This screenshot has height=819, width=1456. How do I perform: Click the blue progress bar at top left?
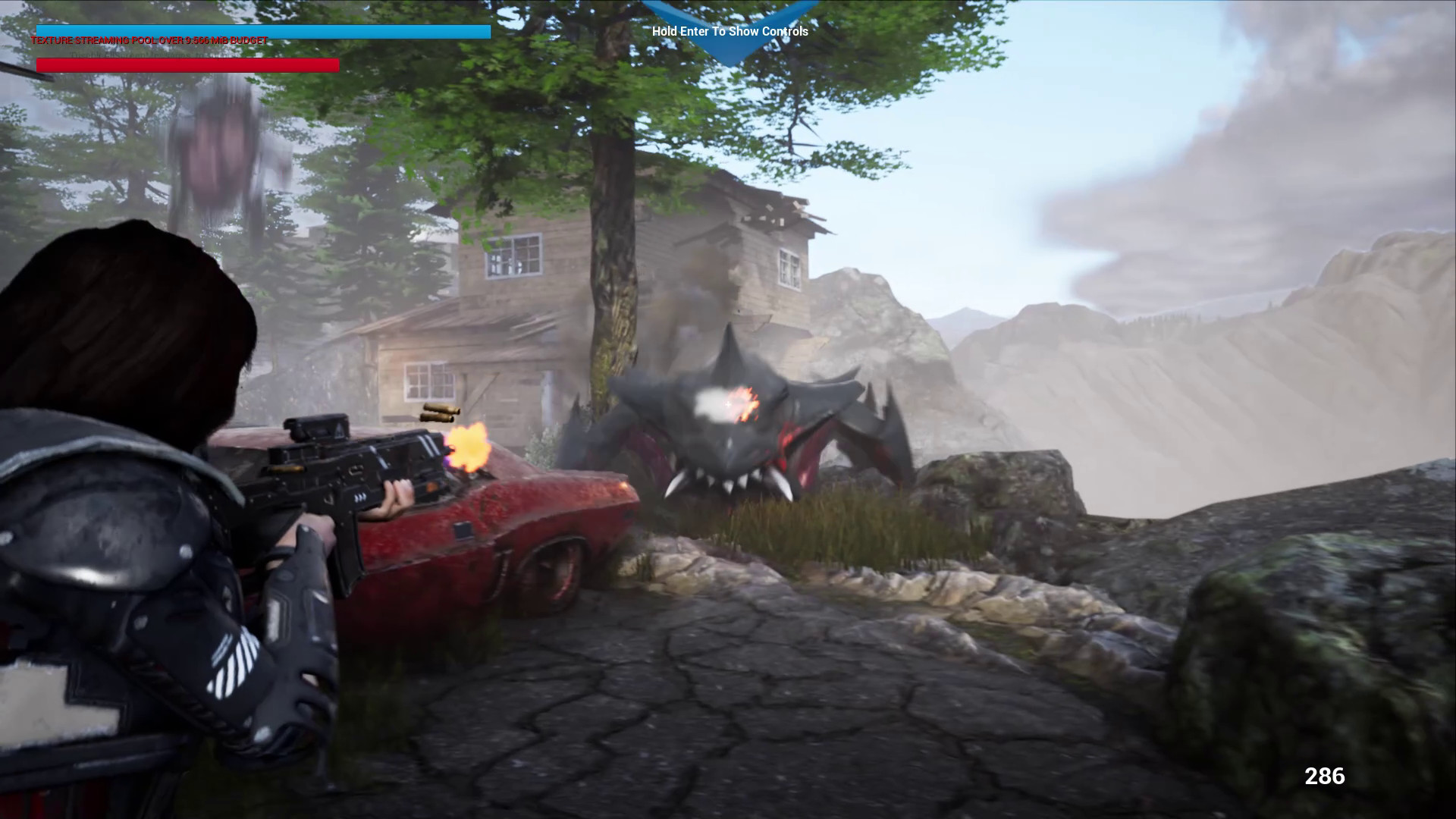point(262,33)
